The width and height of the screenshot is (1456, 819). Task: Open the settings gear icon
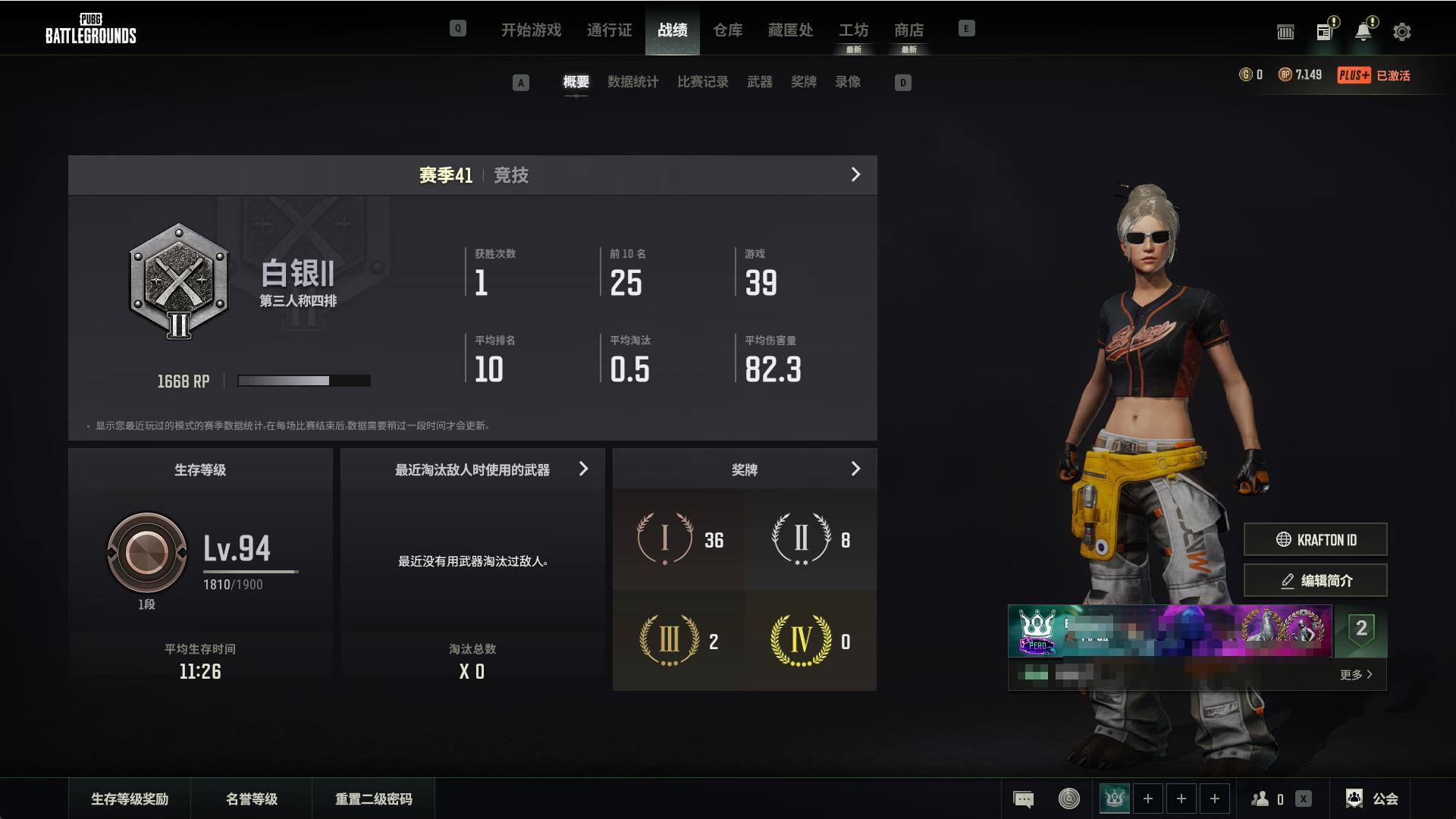tap(1401, 32)
